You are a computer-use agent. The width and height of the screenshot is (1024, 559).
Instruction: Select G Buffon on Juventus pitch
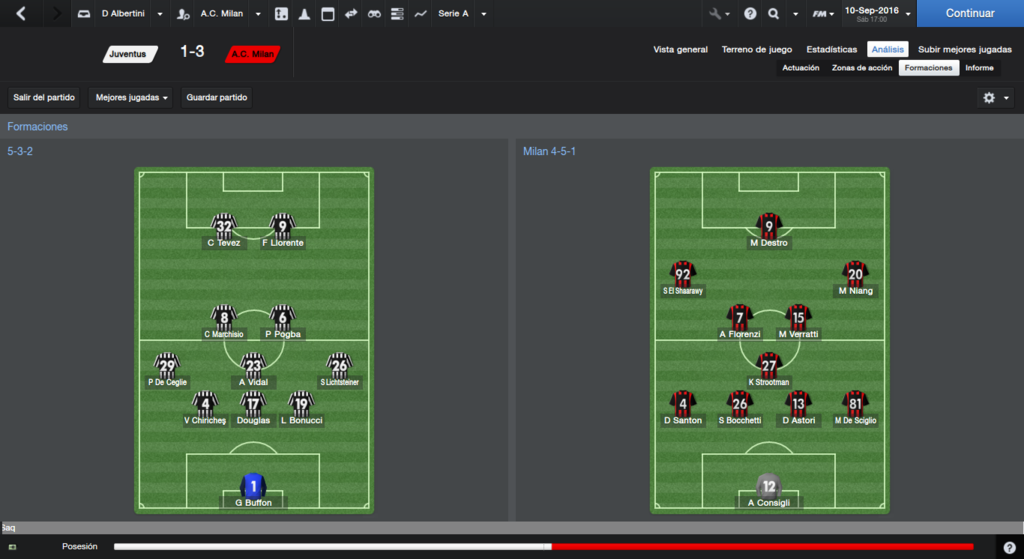[253, 490]
